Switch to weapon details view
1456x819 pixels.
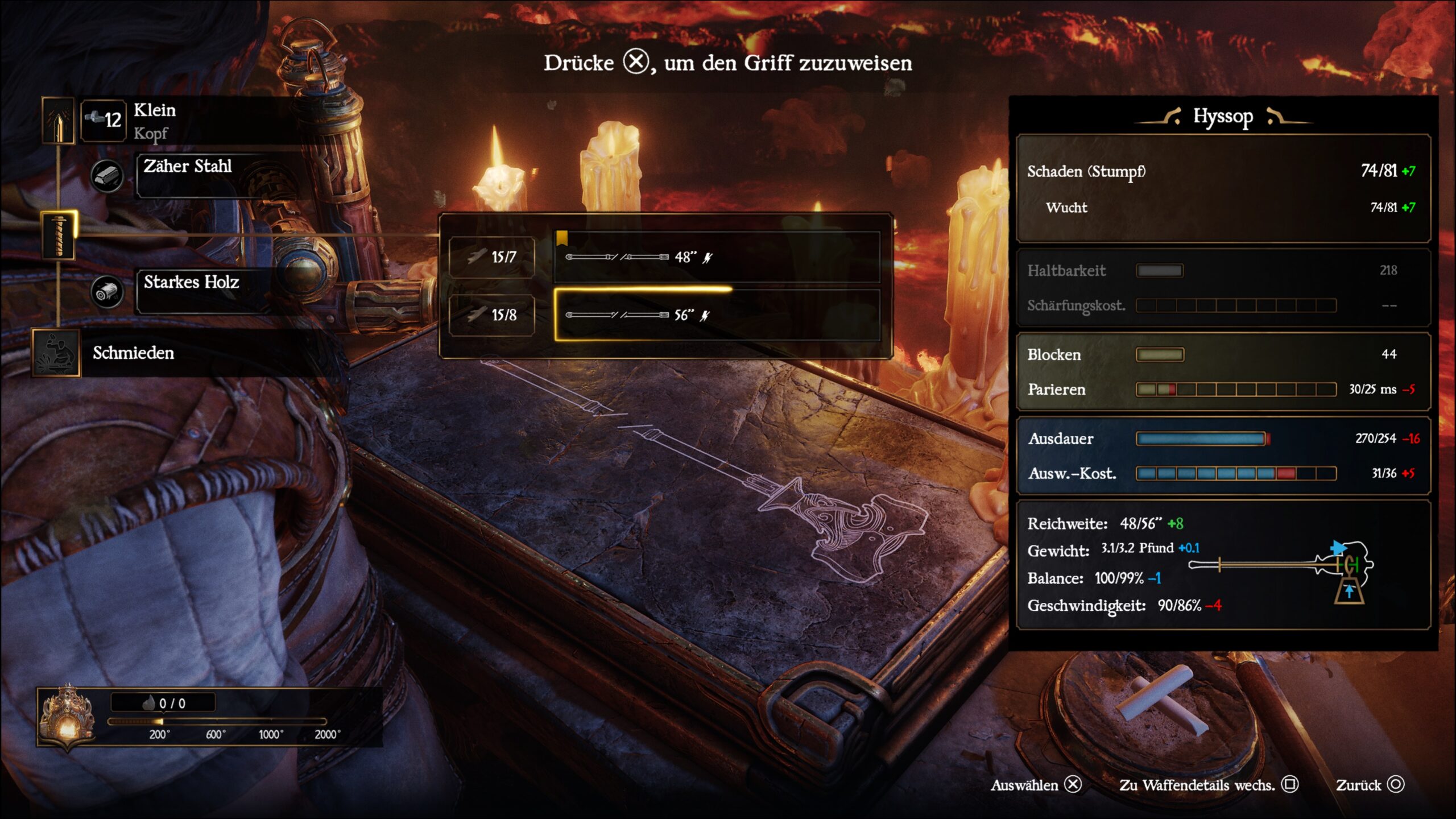pyautogui.click(x=1208, y=785)
